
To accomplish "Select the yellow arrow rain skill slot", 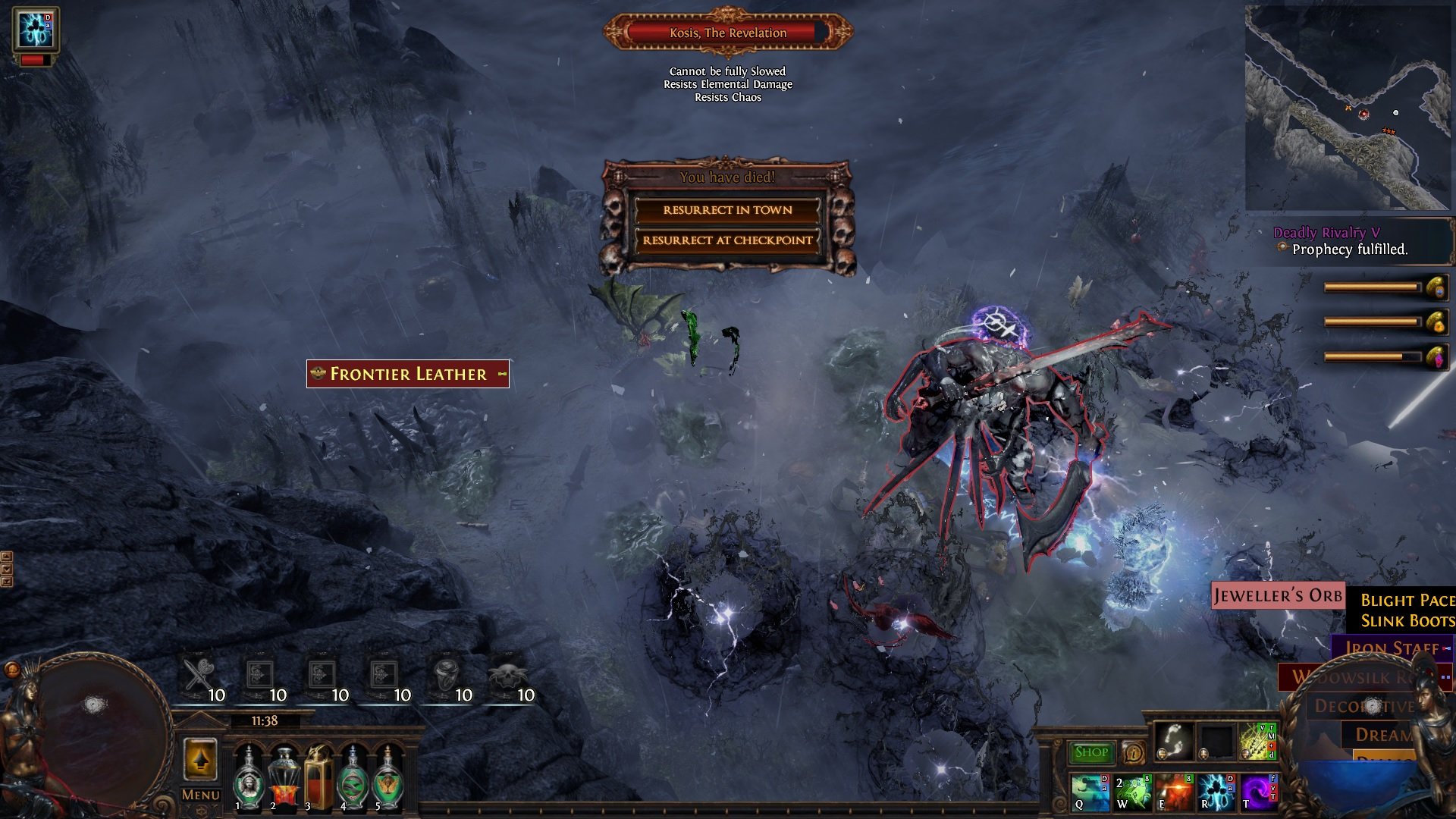I will 1257,741.
